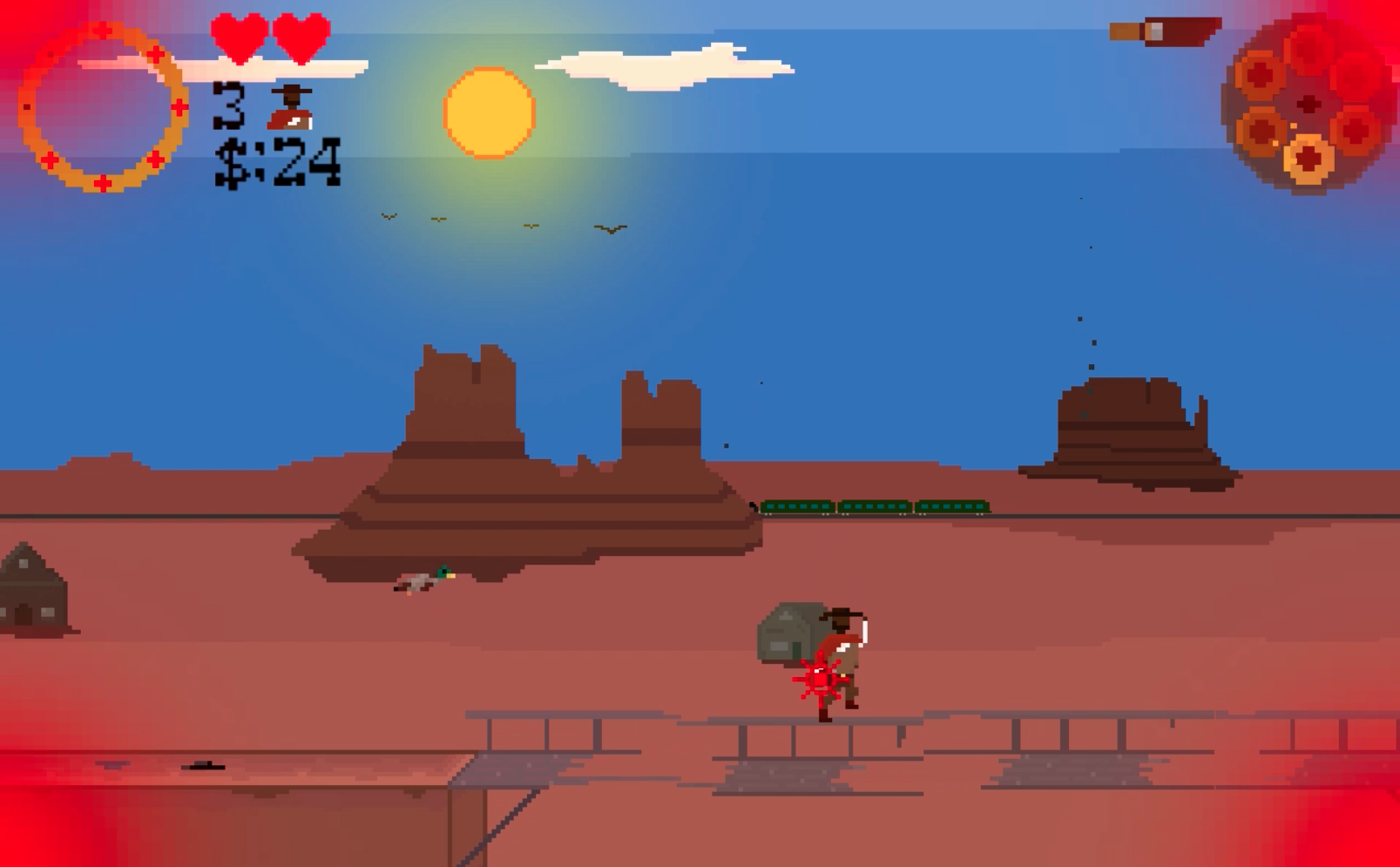
Task: Click the orange lasso ring in the top-left HUD
Action: coord(102,109)
